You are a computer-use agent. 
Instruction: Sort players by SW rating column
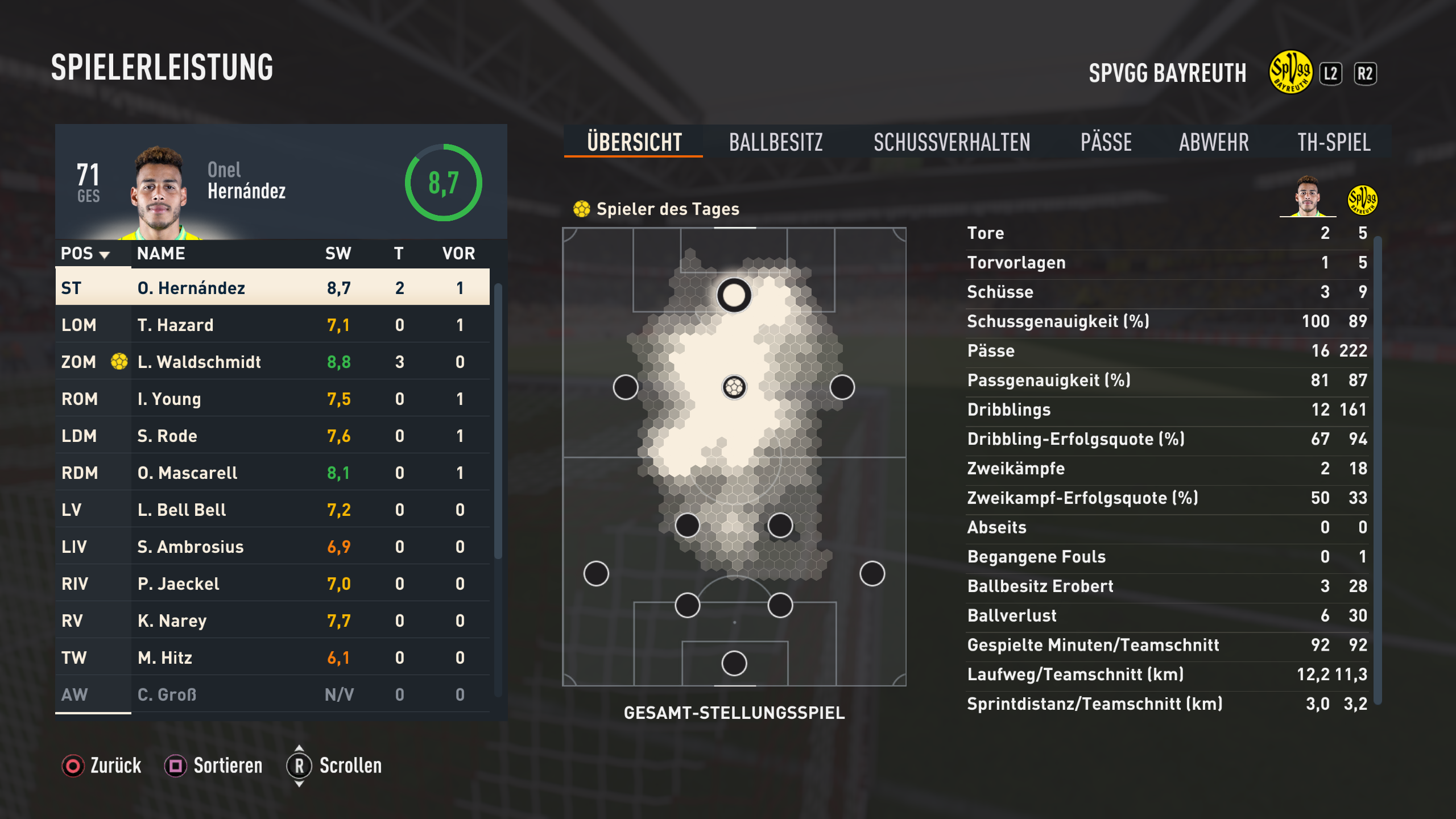[338, 254]
